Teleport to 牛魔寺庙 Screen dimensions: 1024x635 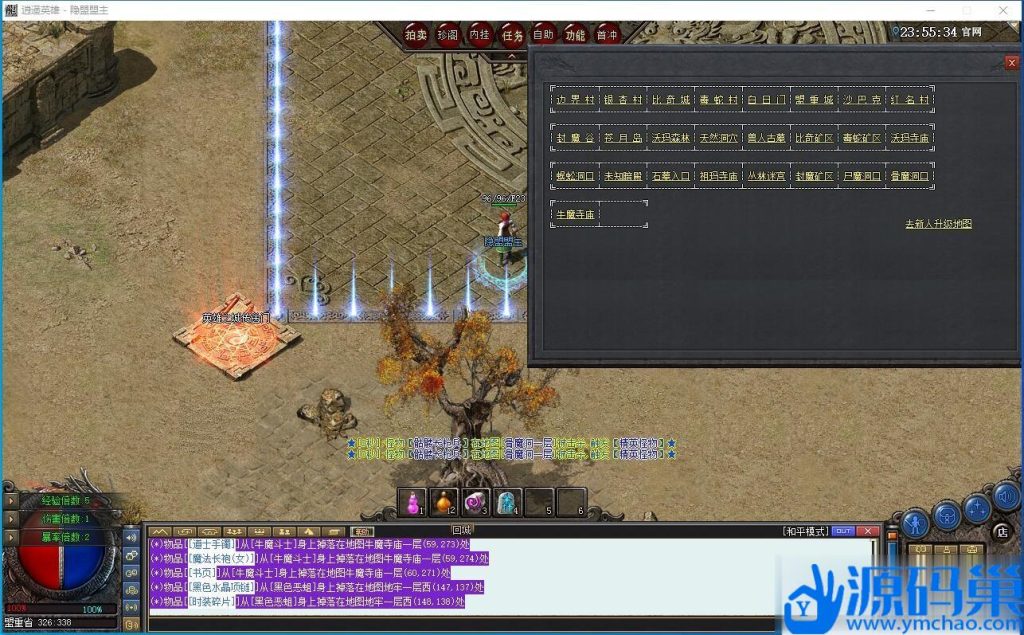575,214
